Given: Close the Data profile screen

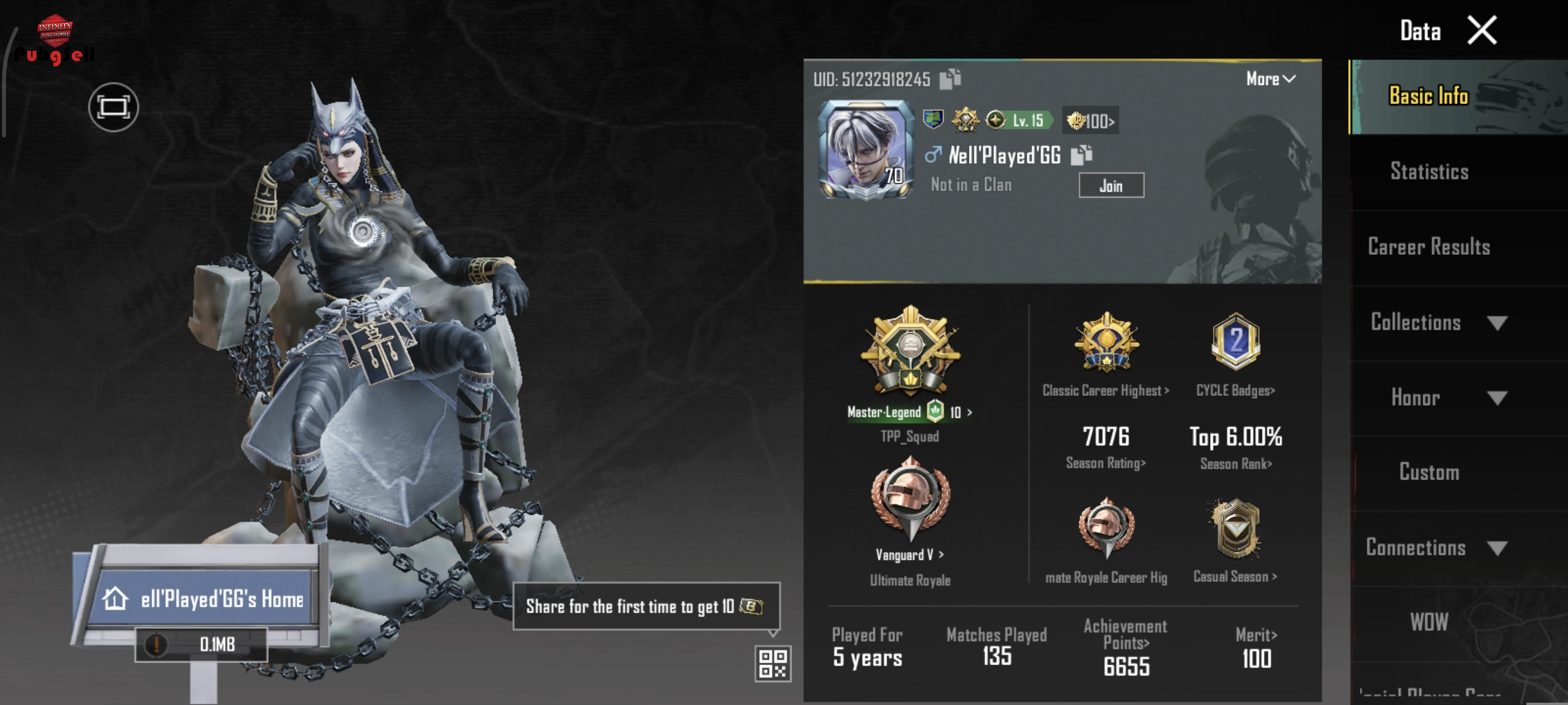Looking at the screenshot, I should pyautogui.click(x=1481, y=31).
